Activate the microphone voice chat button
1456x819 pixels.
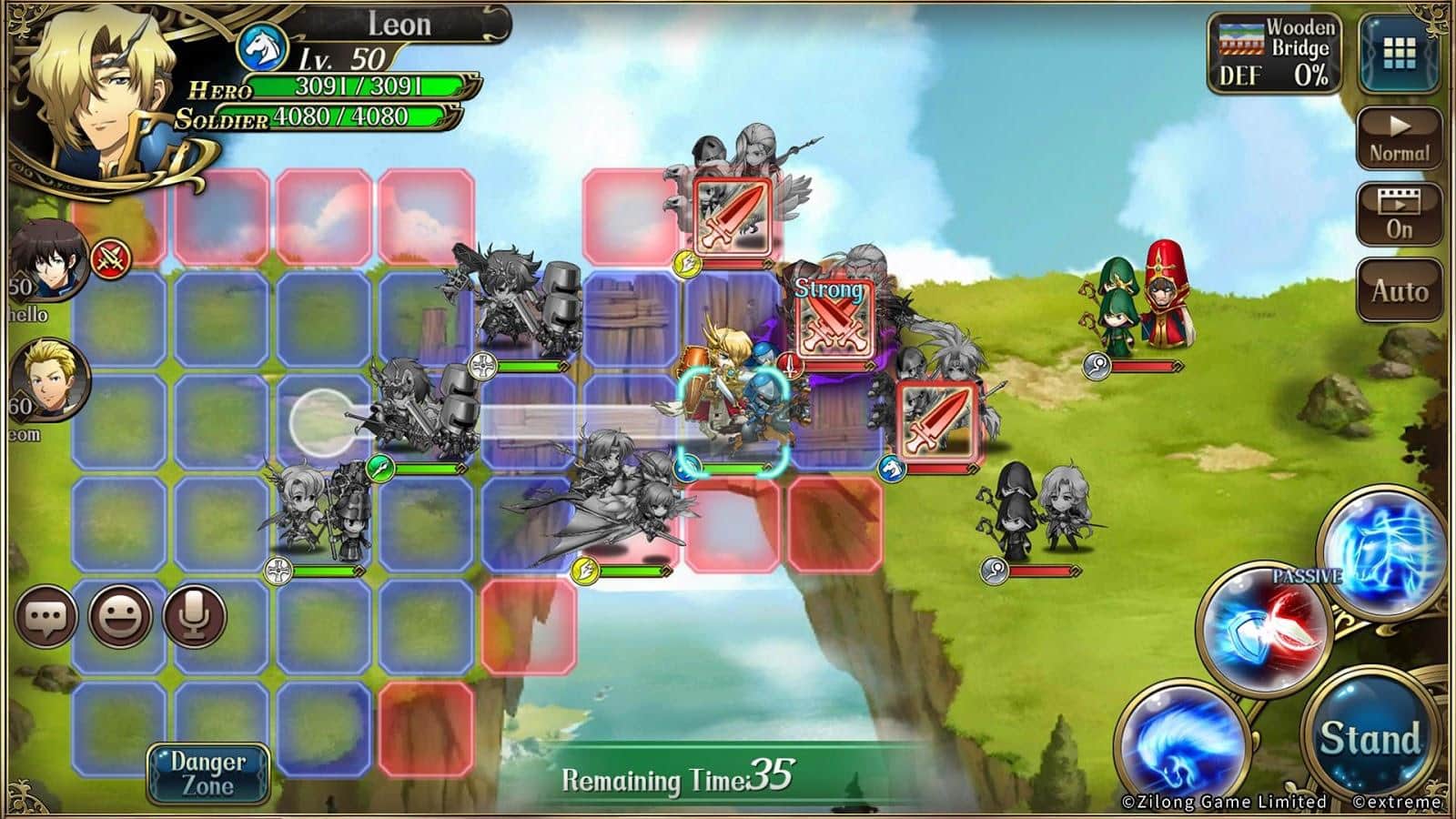pos(194,617)
